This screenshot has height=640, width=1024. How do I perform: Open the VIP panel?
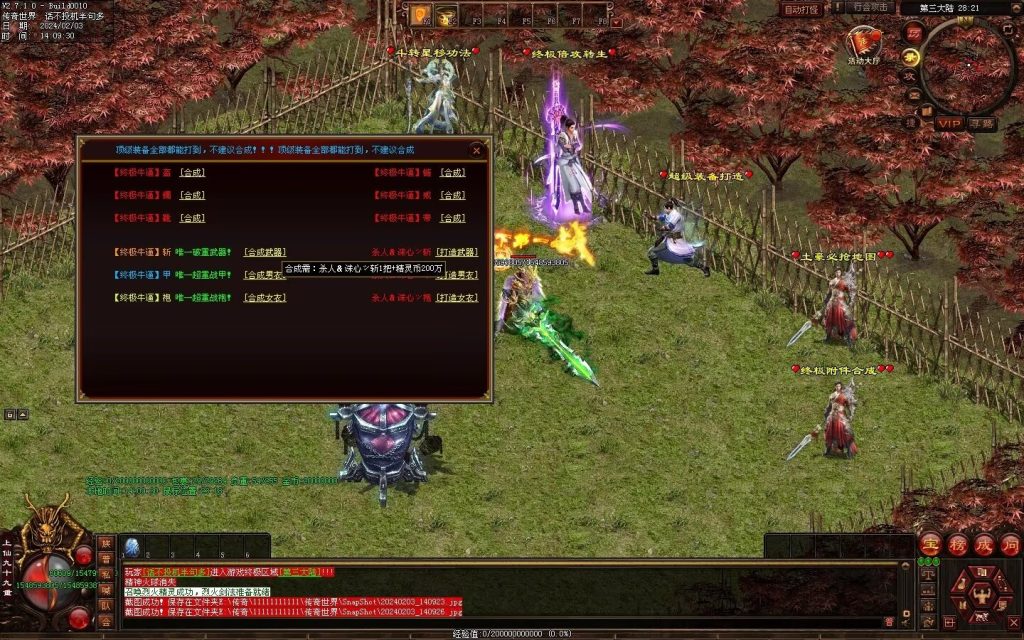click(948, 123)
